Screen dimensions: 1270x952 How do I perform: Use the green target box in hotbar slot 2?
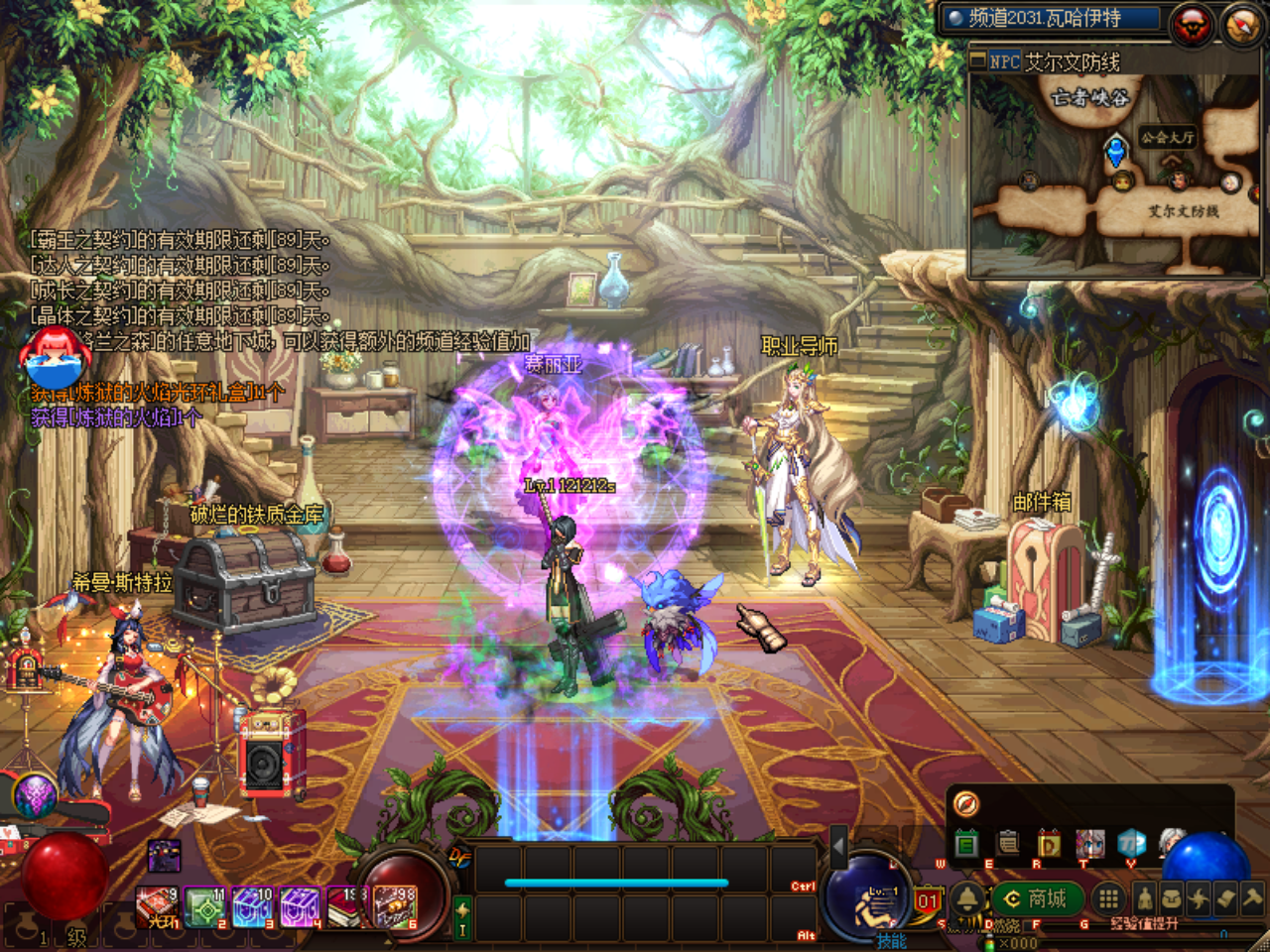click(x=205, y=907)
